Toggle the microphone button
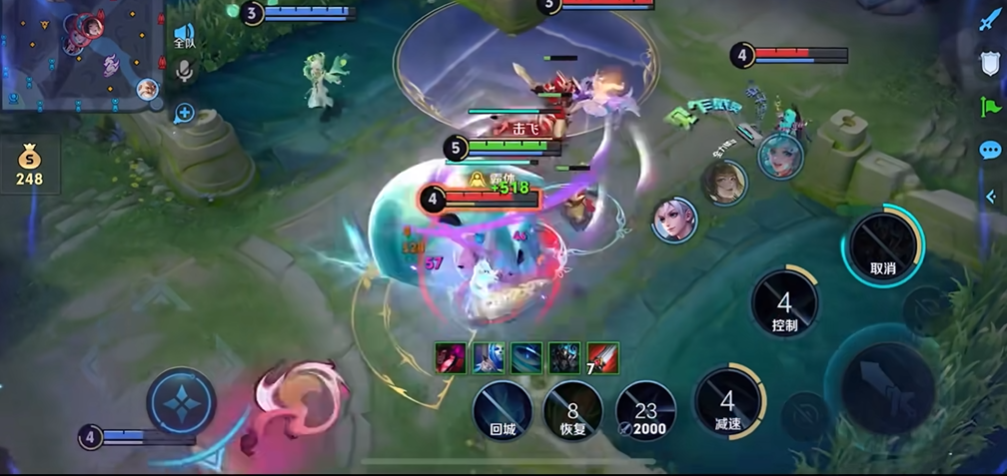 (x=184, y=70)
